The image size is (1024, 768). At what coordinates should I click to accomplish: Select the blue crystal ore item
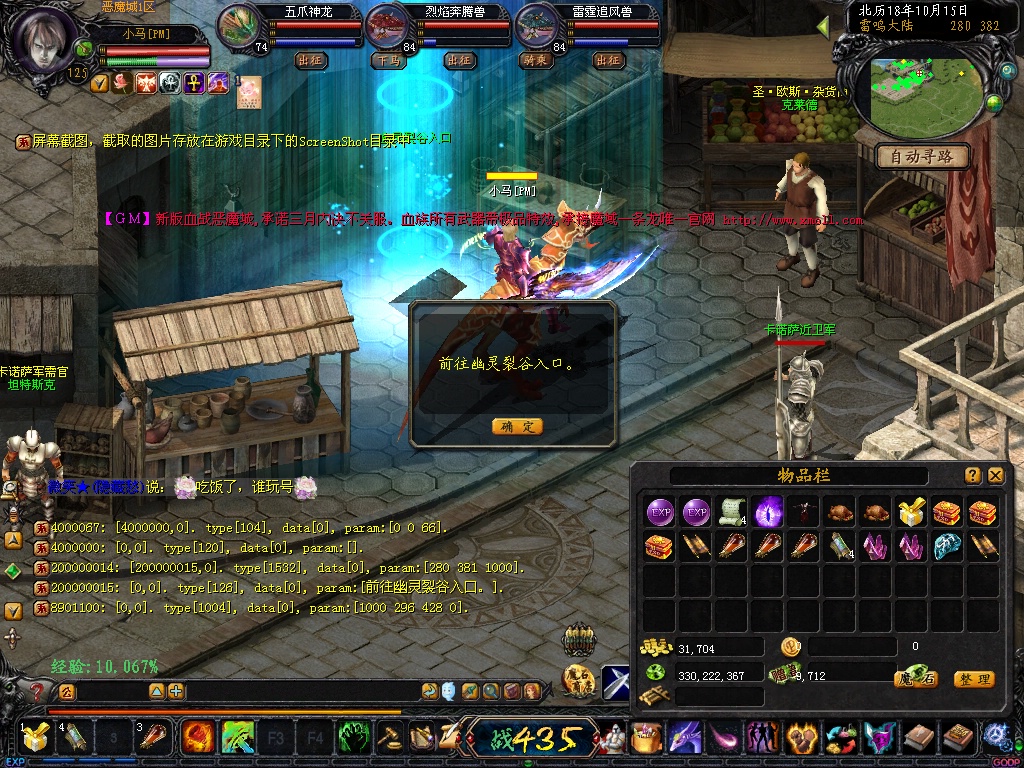pyautogui.click(x=947, y=547)
